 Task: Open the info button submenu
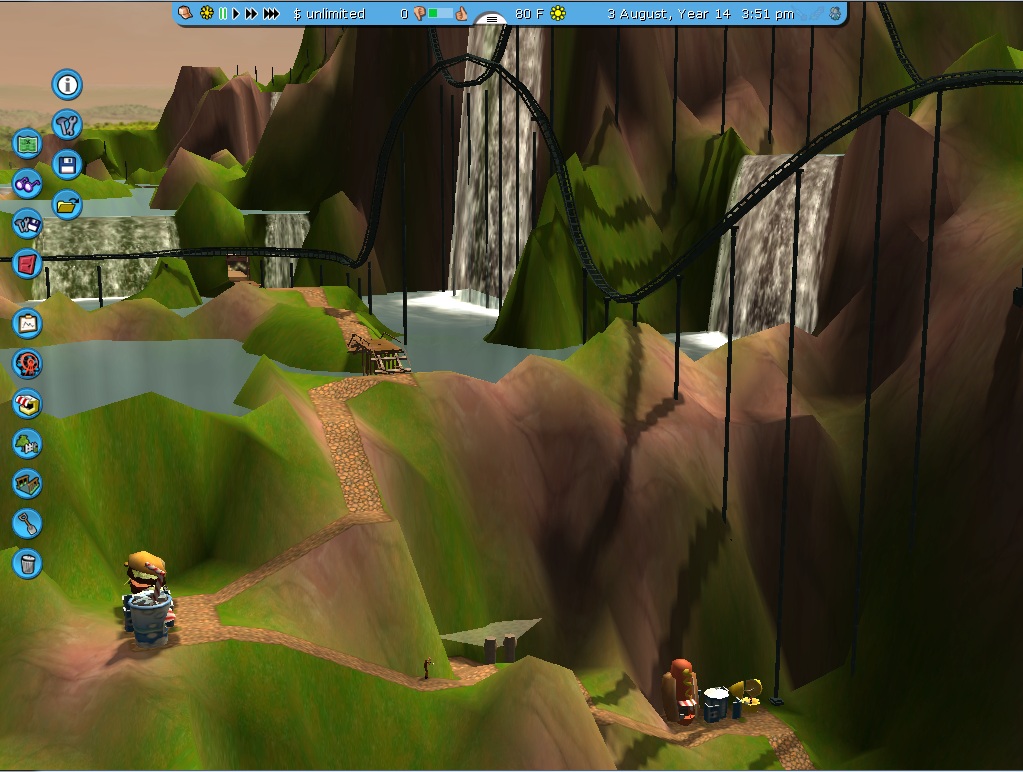(67, 85)
